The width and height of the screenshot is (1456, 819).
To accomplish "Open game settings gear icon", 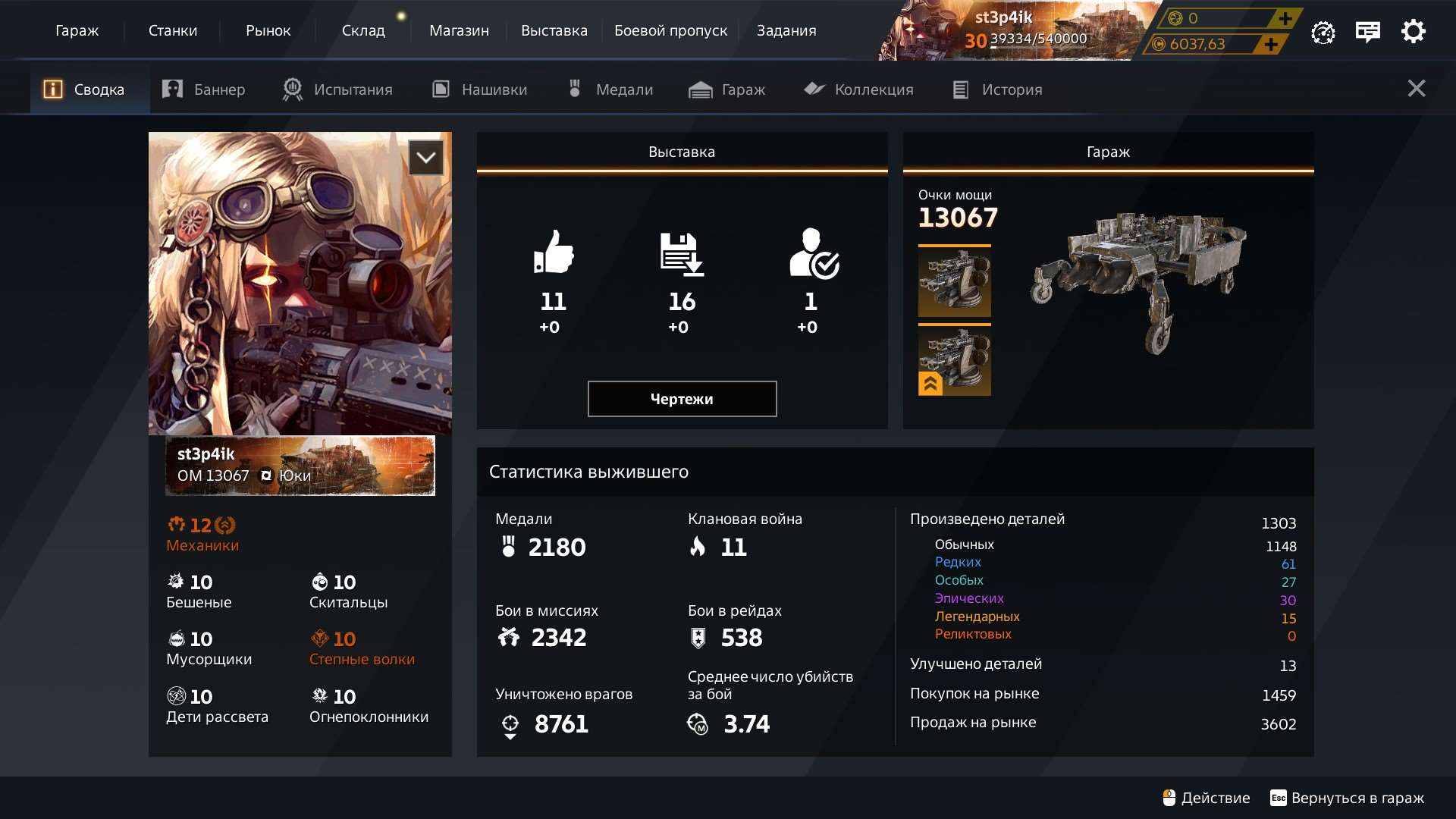I will [1413, 32].
